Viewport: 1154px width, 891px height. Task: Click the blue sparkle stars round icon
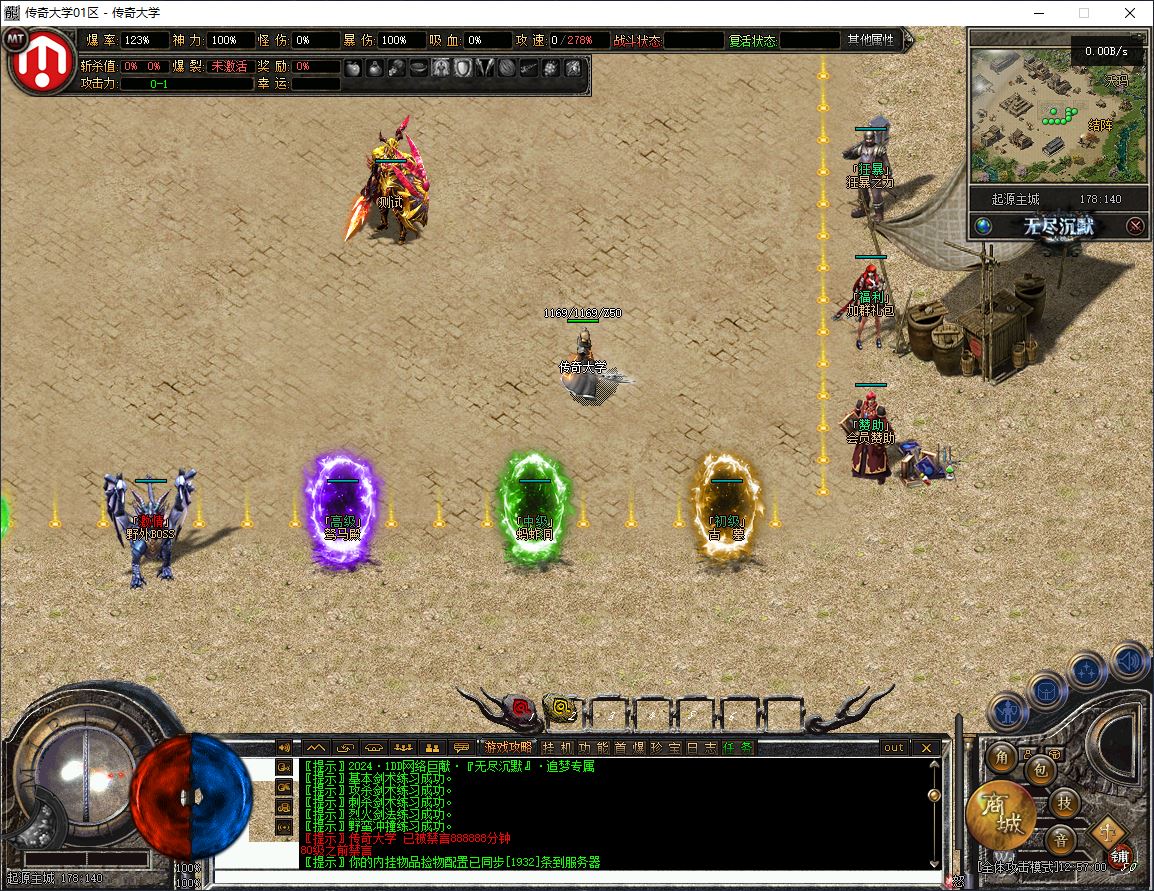1087,671
